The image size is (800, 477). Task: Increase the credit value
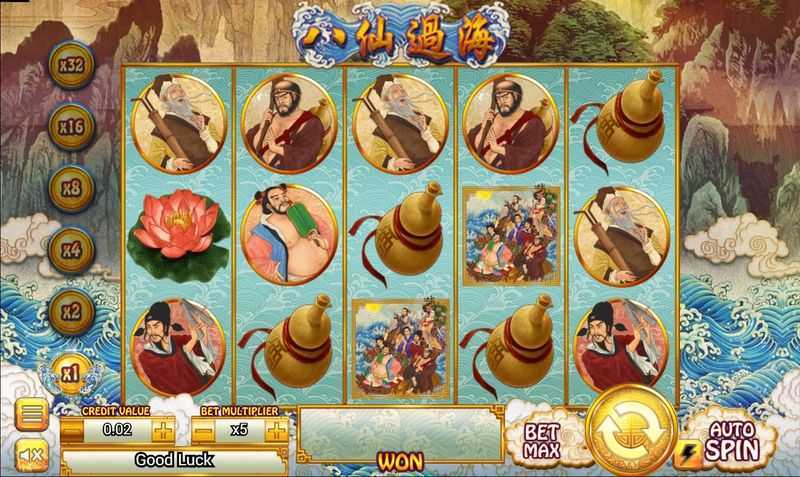[163, 431]
